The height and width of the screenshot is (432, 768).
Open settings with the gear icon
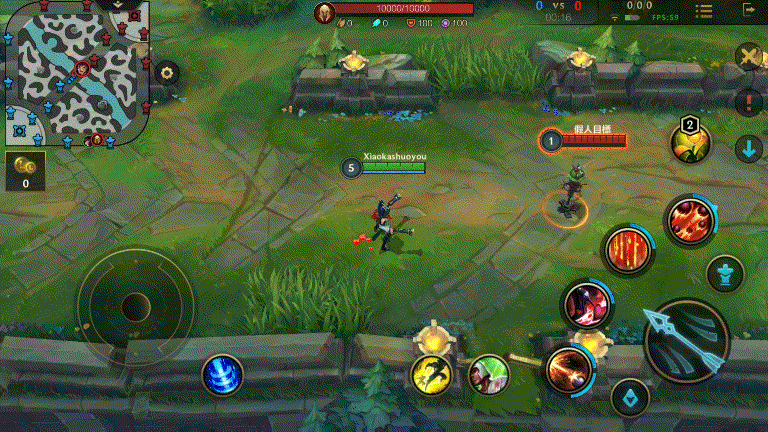[x=166, y=72]
